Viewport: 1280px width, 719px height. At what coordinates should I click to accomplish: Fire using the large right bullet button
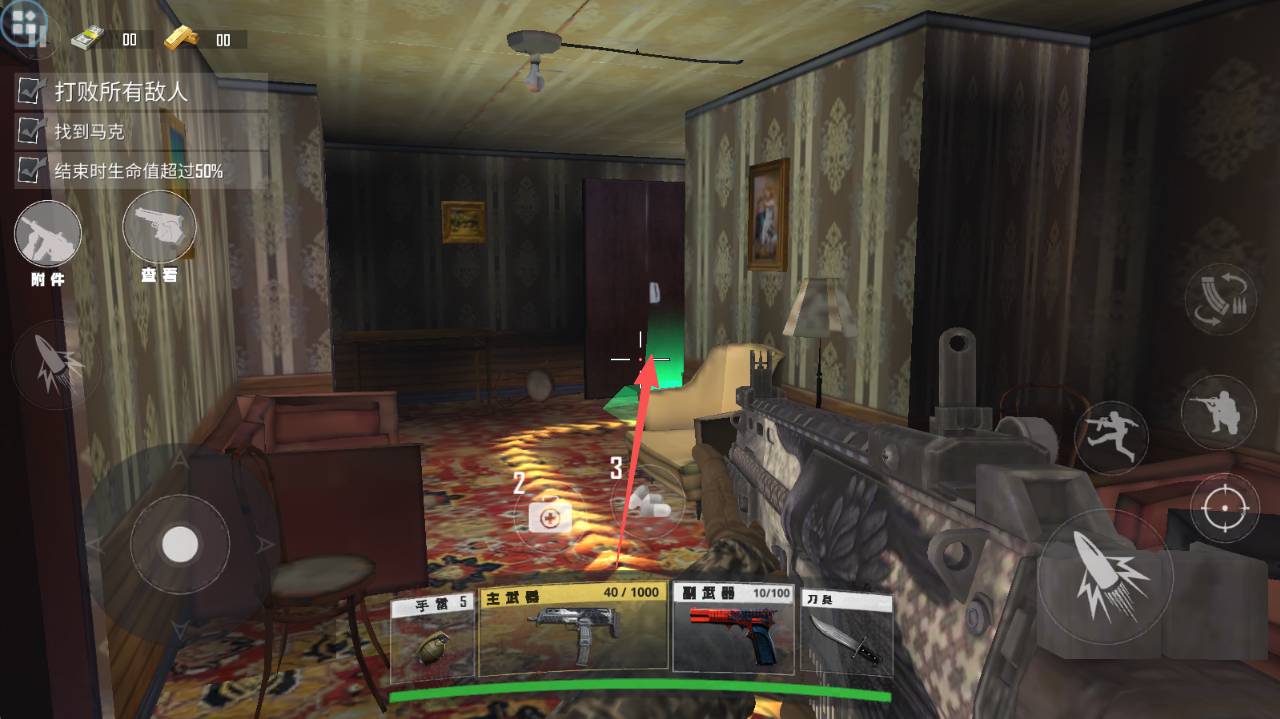click(x=1104, y=576)
